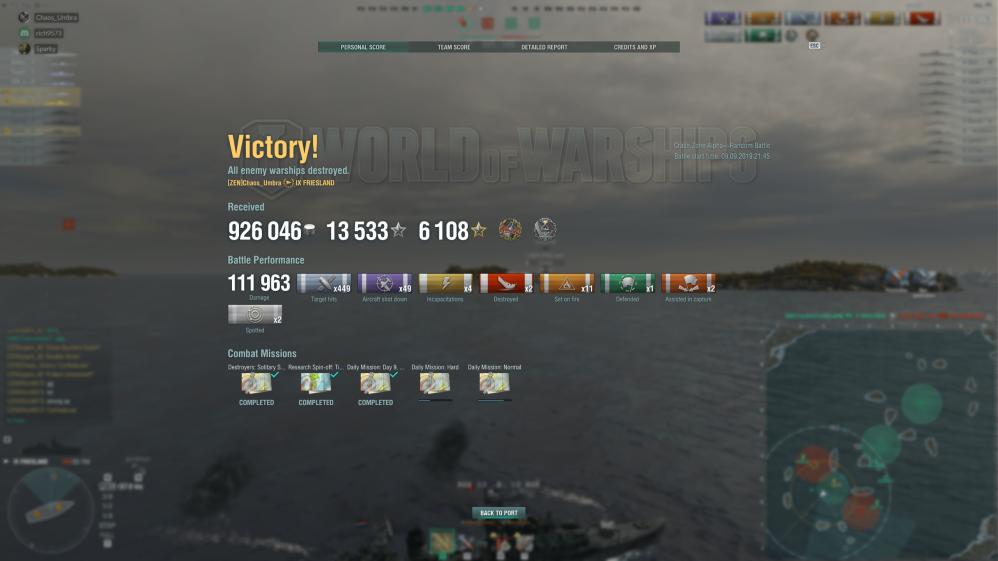Select the Aircraft shot down ribbon

(x=385, y=284)
